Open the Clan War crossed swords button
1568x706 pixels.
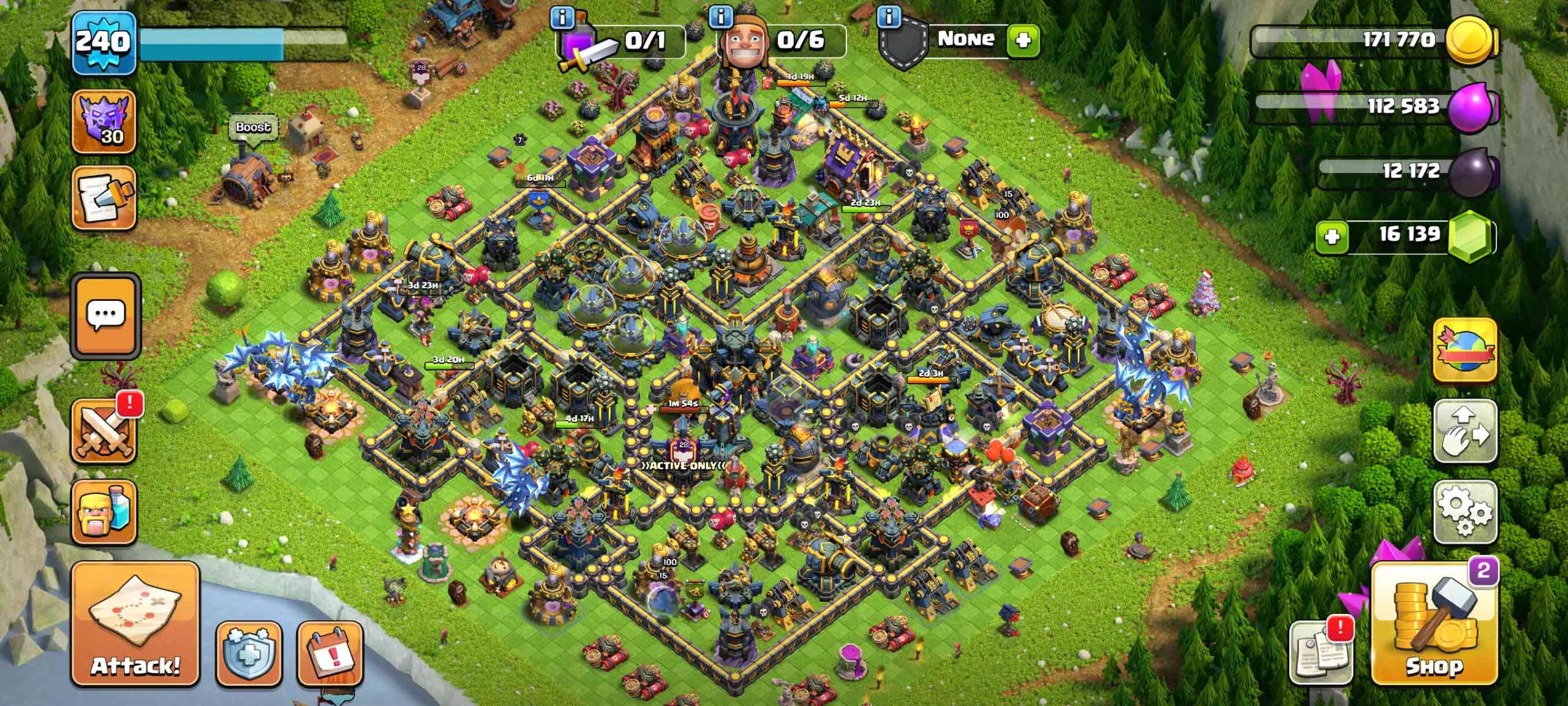click(x=104, y=431)
